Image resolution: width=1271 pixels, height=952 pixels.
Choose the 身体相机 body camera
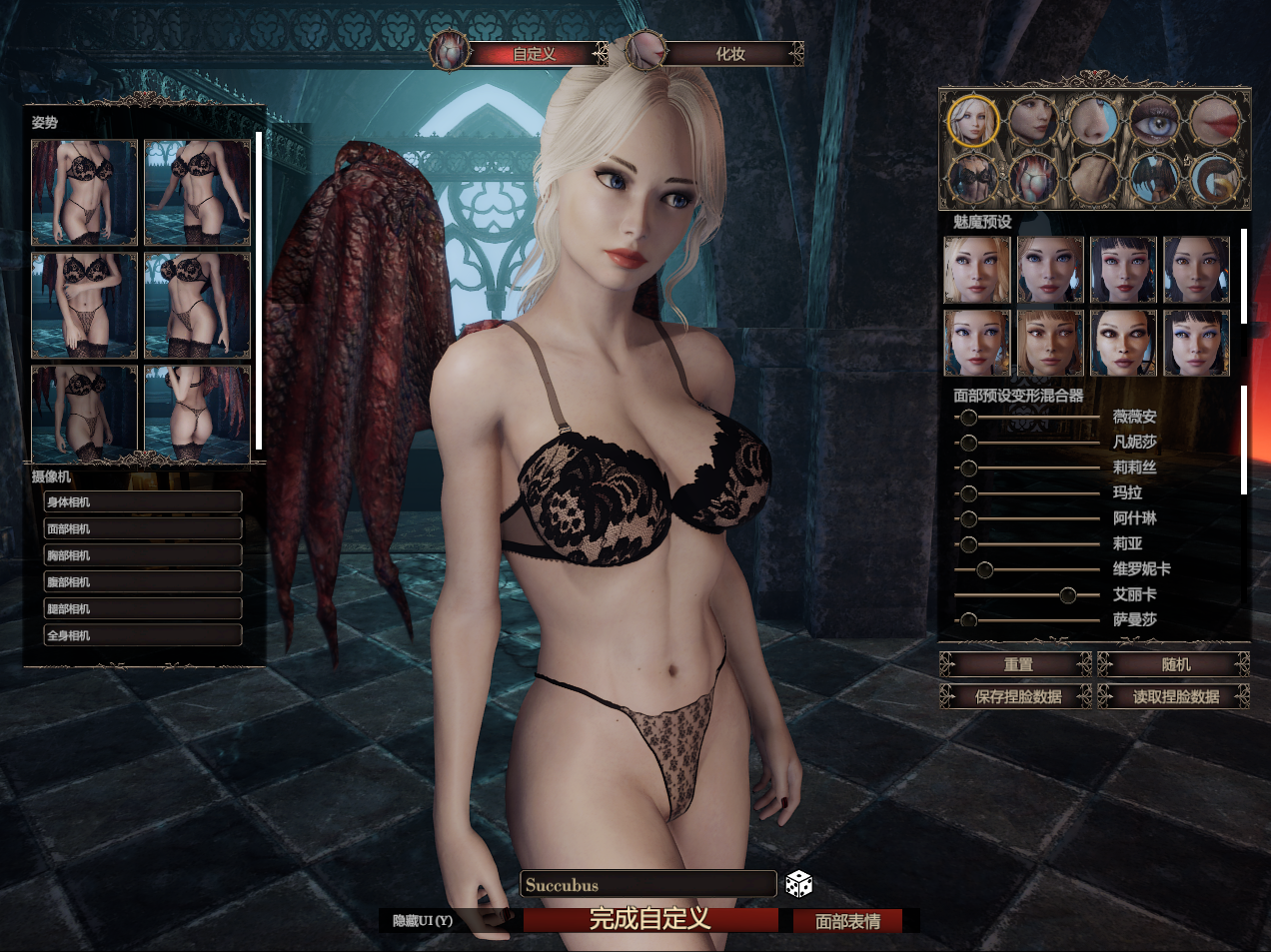143,501
